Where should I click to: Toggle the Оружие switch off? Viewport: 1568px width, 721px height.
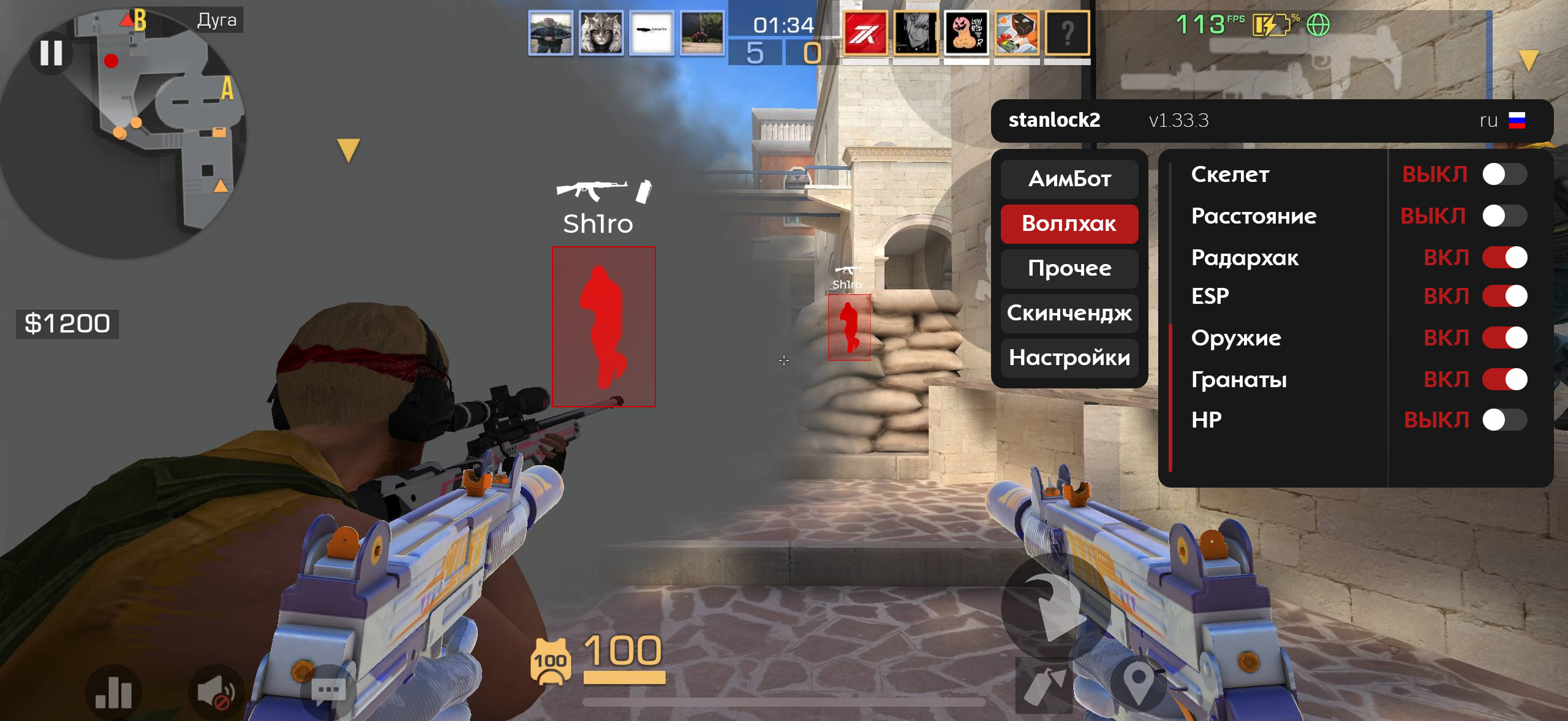[1504, 338]
